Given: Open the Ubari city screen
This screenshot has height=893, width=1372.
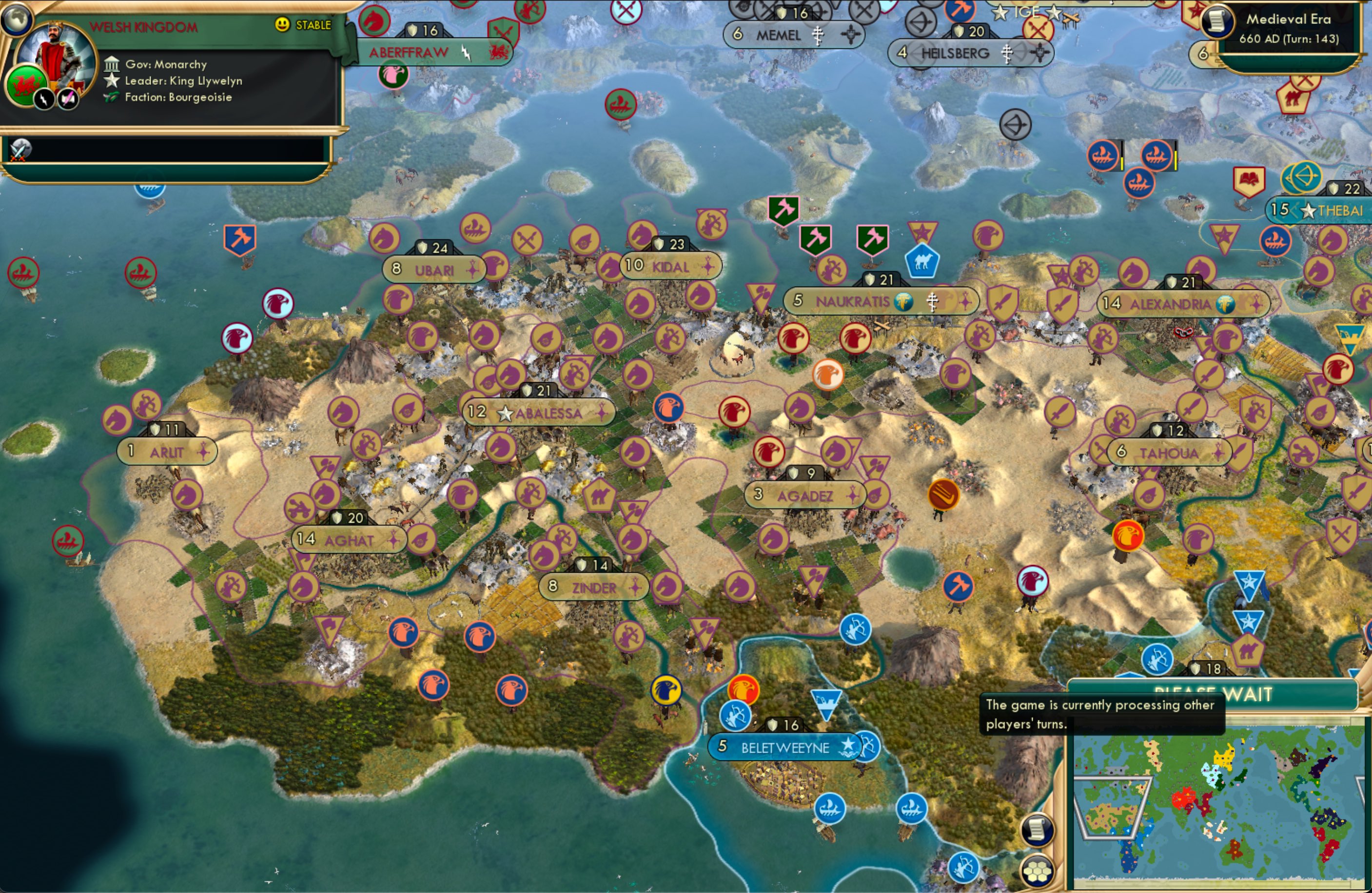Looking at the screenshot, I should pos(435,268).
